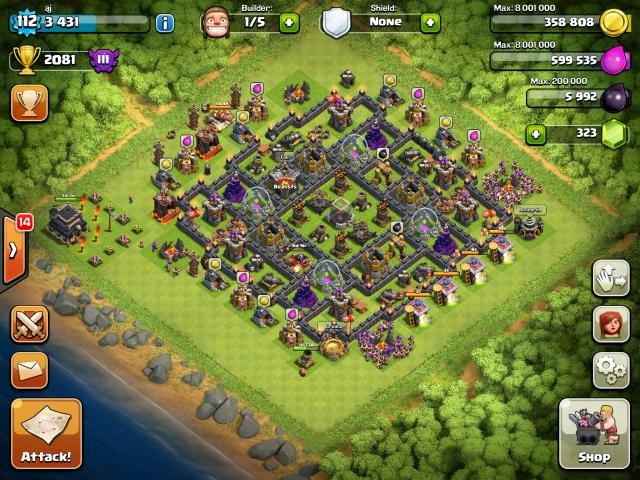Tap the silver shield icon

[x=336, y=21]
